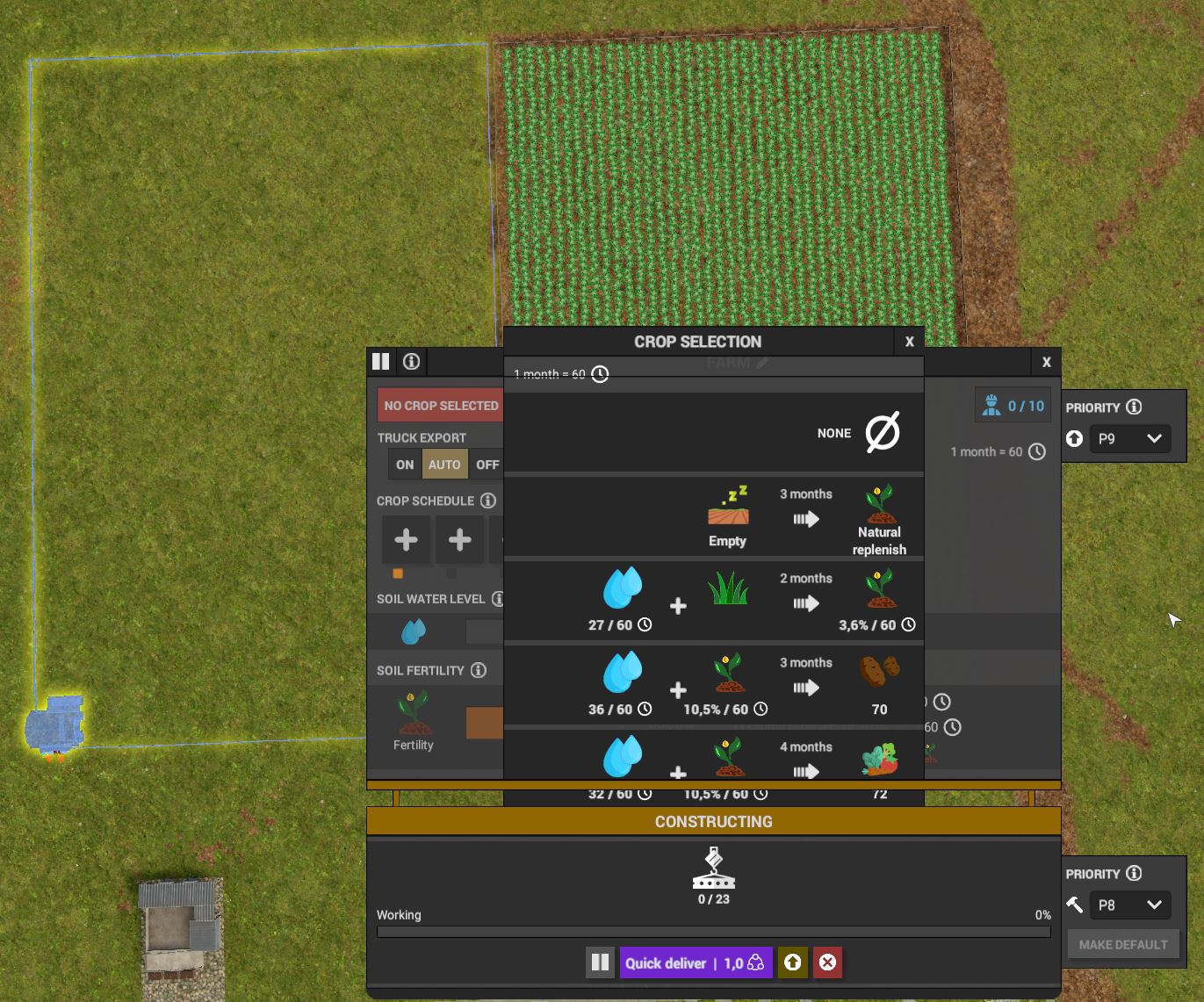Cancel construction with the red X button
This screenshot has height=1002, width=1204.
[826, 962]
